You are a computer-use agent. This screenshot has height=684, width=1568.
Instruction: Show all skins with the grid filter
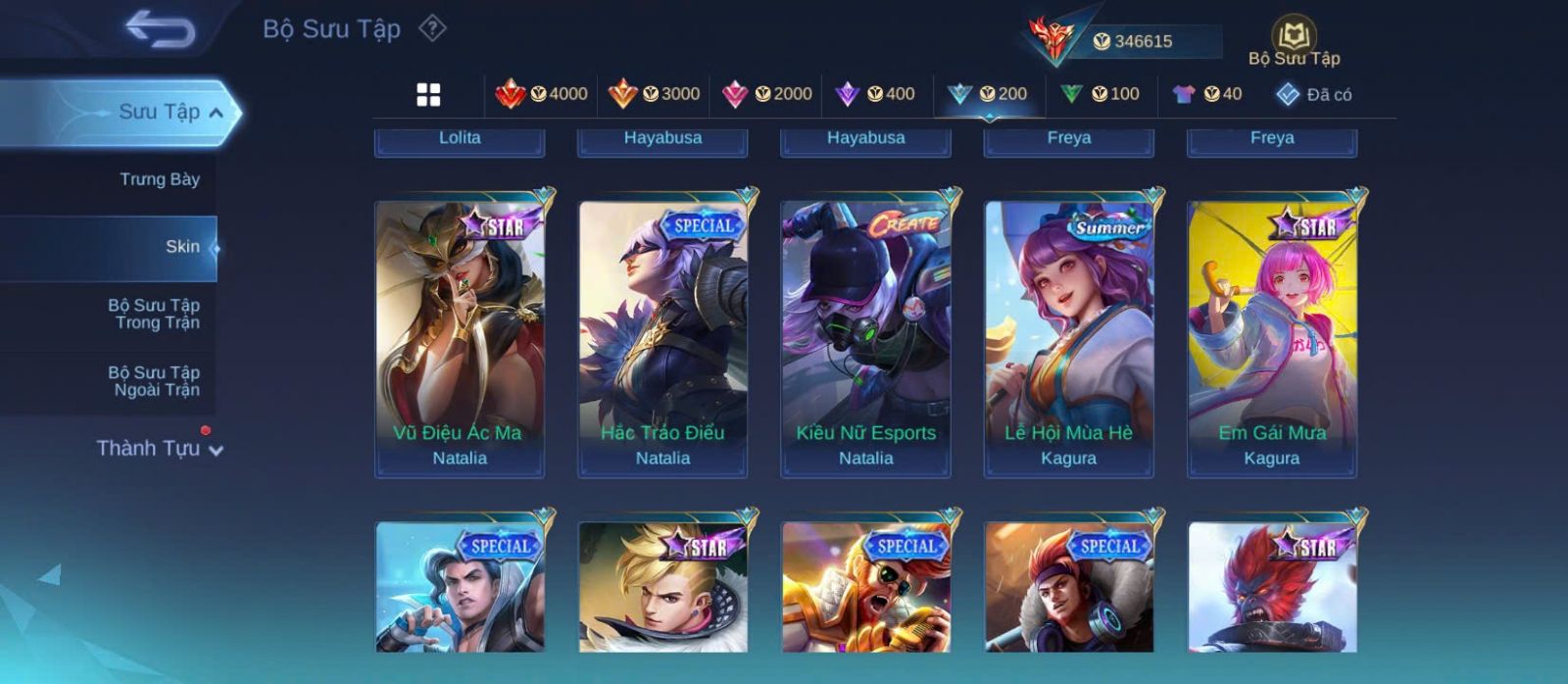coord(428,94)
